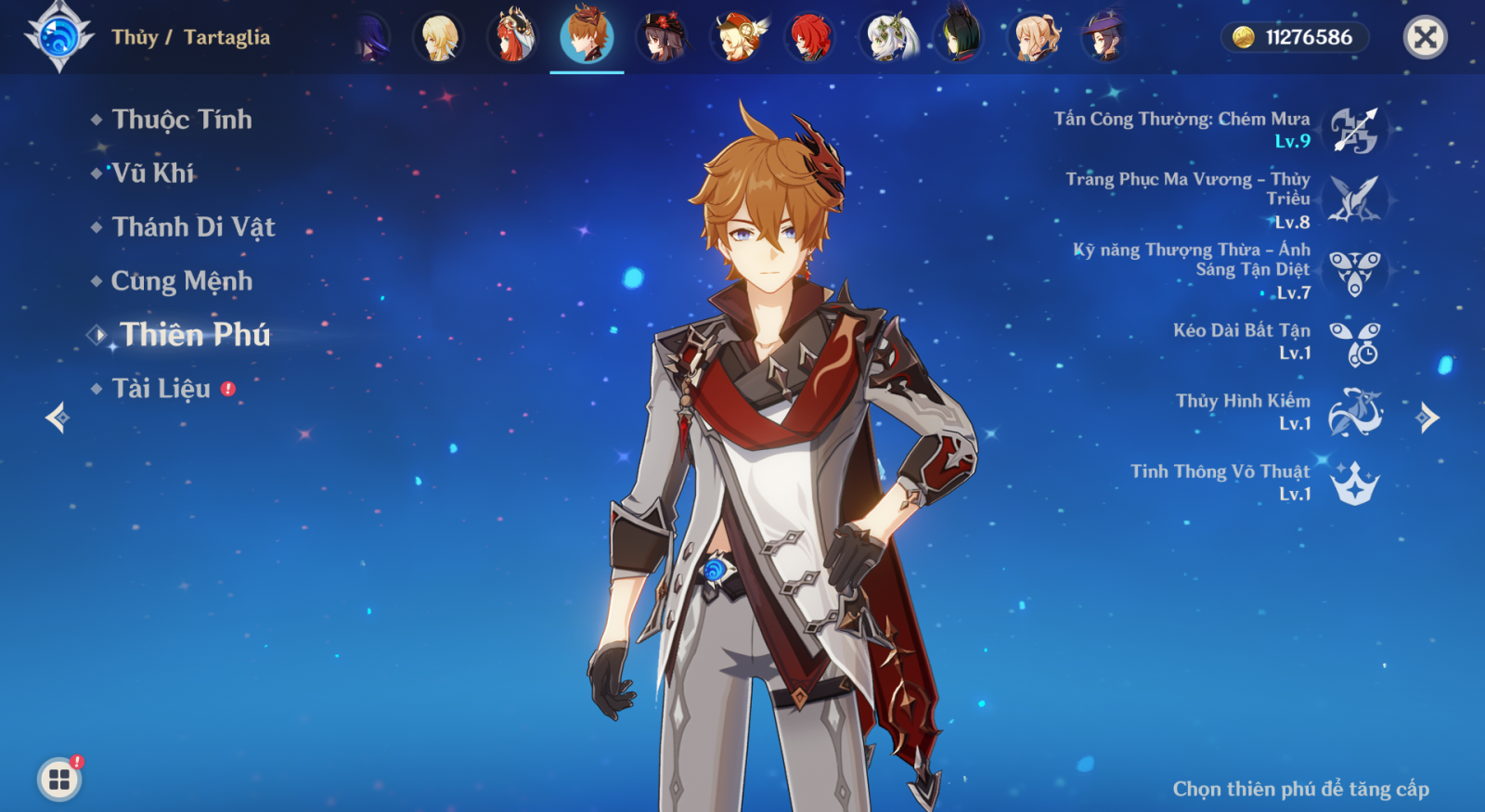This screenshot has height=812, width=1485.
Task: Open the four-square grid menu button
Action: click(x=59, y=780)
